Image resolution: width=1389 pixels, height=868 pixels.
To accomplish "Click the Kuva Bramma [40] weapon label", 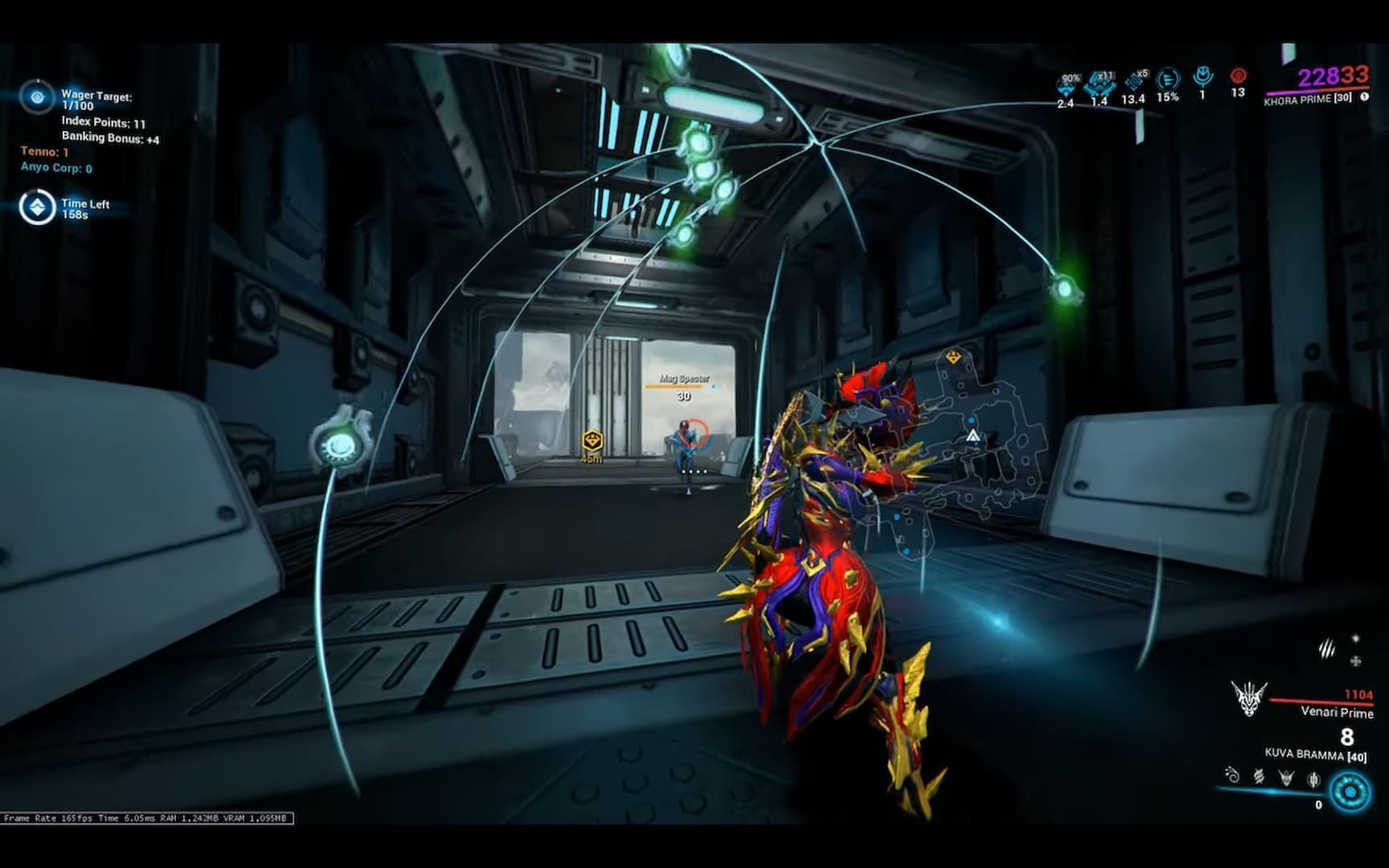I will pos(1309,754).
